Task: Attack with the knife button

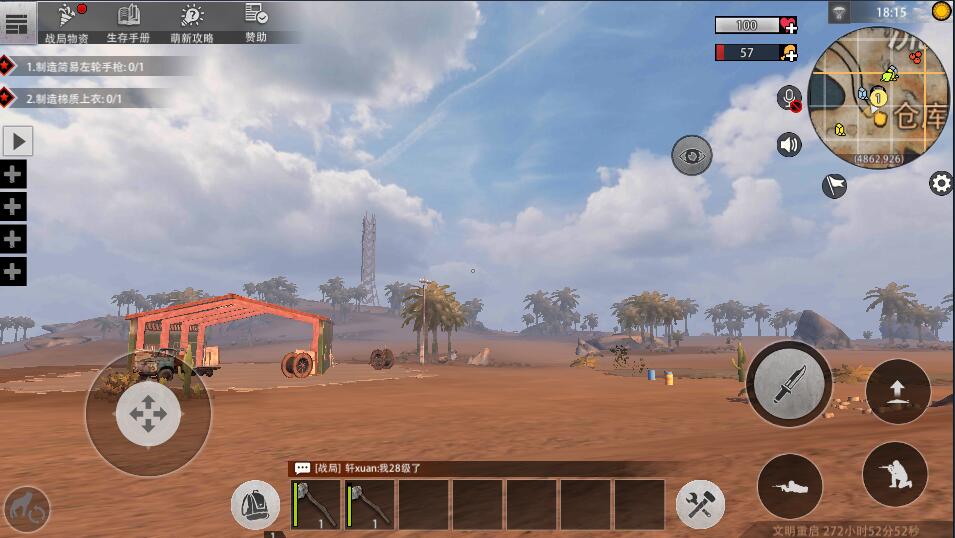Action: [x=789, y=384]
